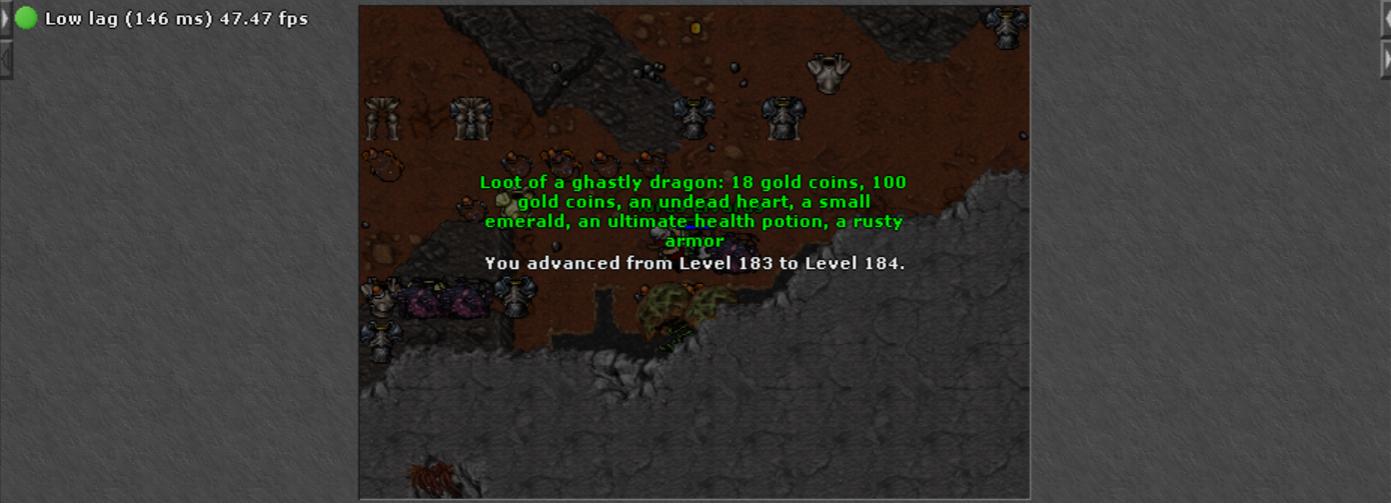
Task: Click the dimmed left-pointing arrow below the lag indicator
Action: tap(5, 59)
